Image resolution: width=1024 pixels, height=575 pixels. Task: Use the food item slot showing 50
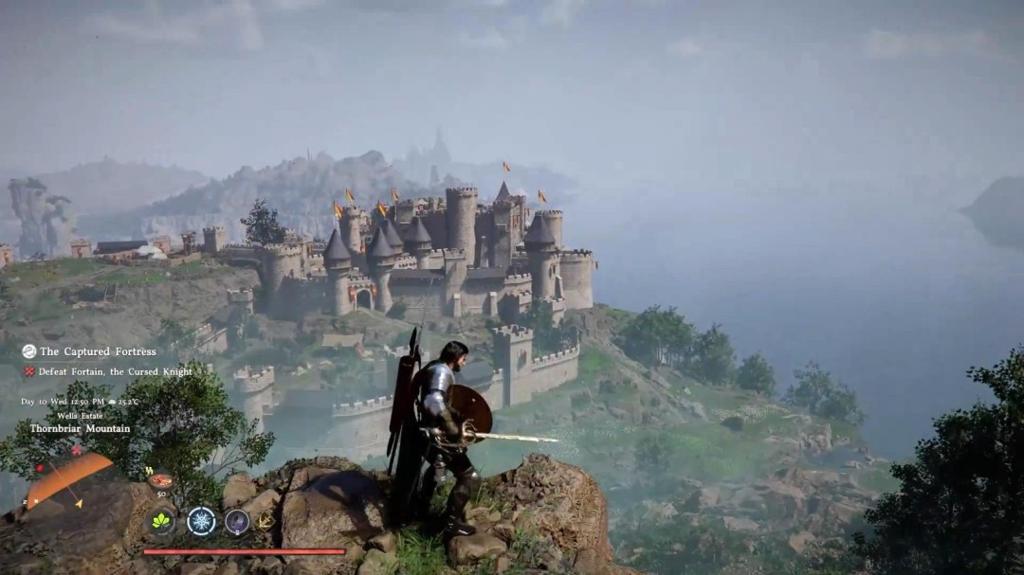coord(160,481)
